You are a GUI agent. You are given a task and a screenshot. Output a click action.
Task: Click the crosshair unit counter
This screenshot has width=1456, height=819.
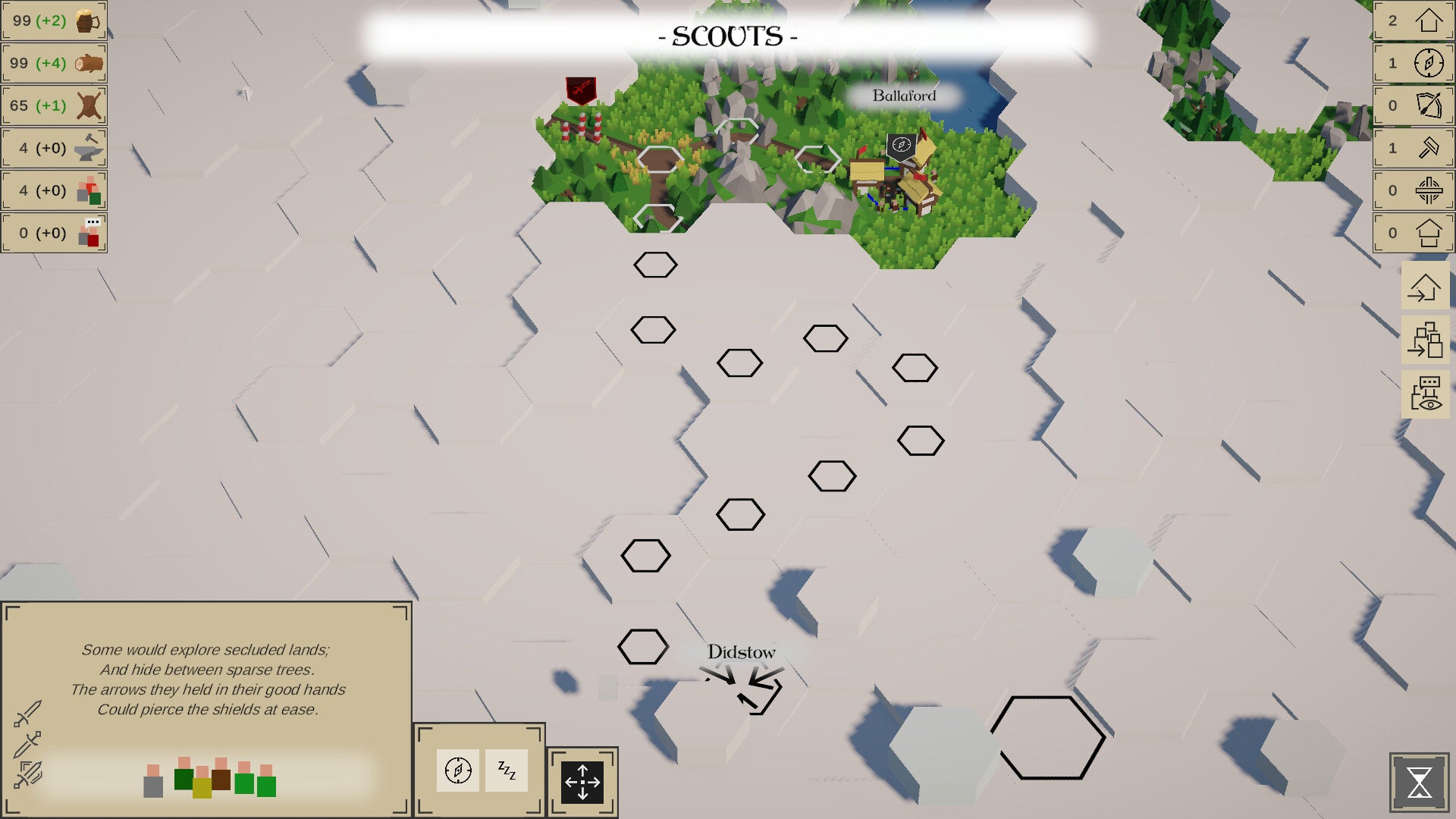coord(1414,190)
